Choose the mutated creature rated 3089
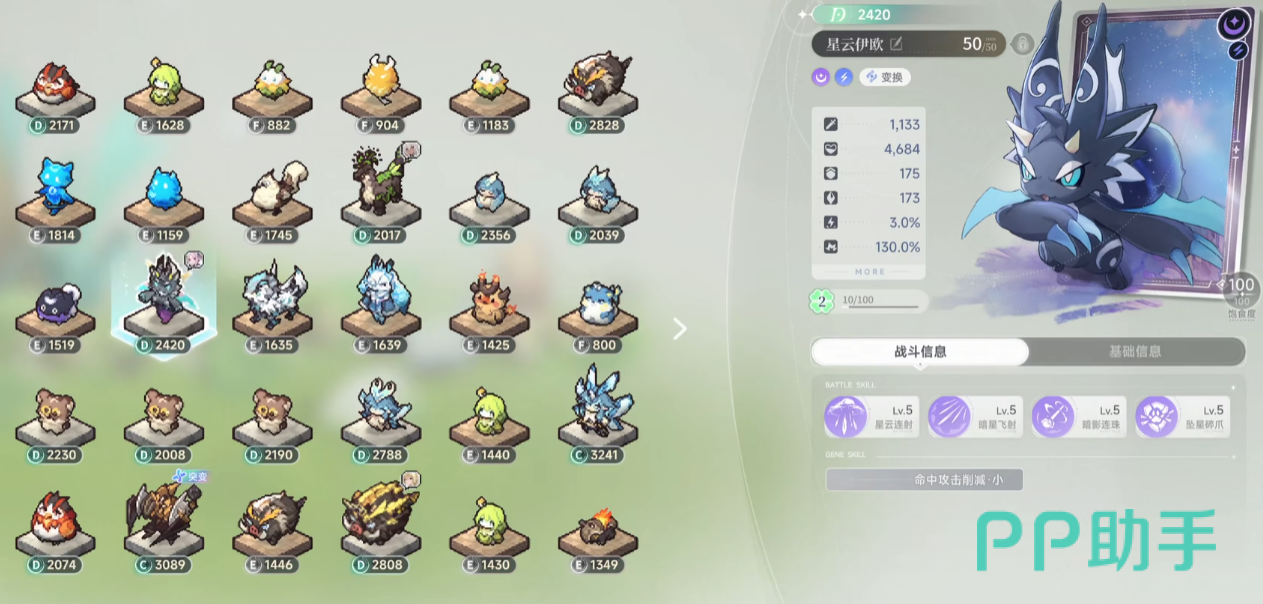Image resolution: width=1263 pixels, height=604 pixels. click(163, 521)
